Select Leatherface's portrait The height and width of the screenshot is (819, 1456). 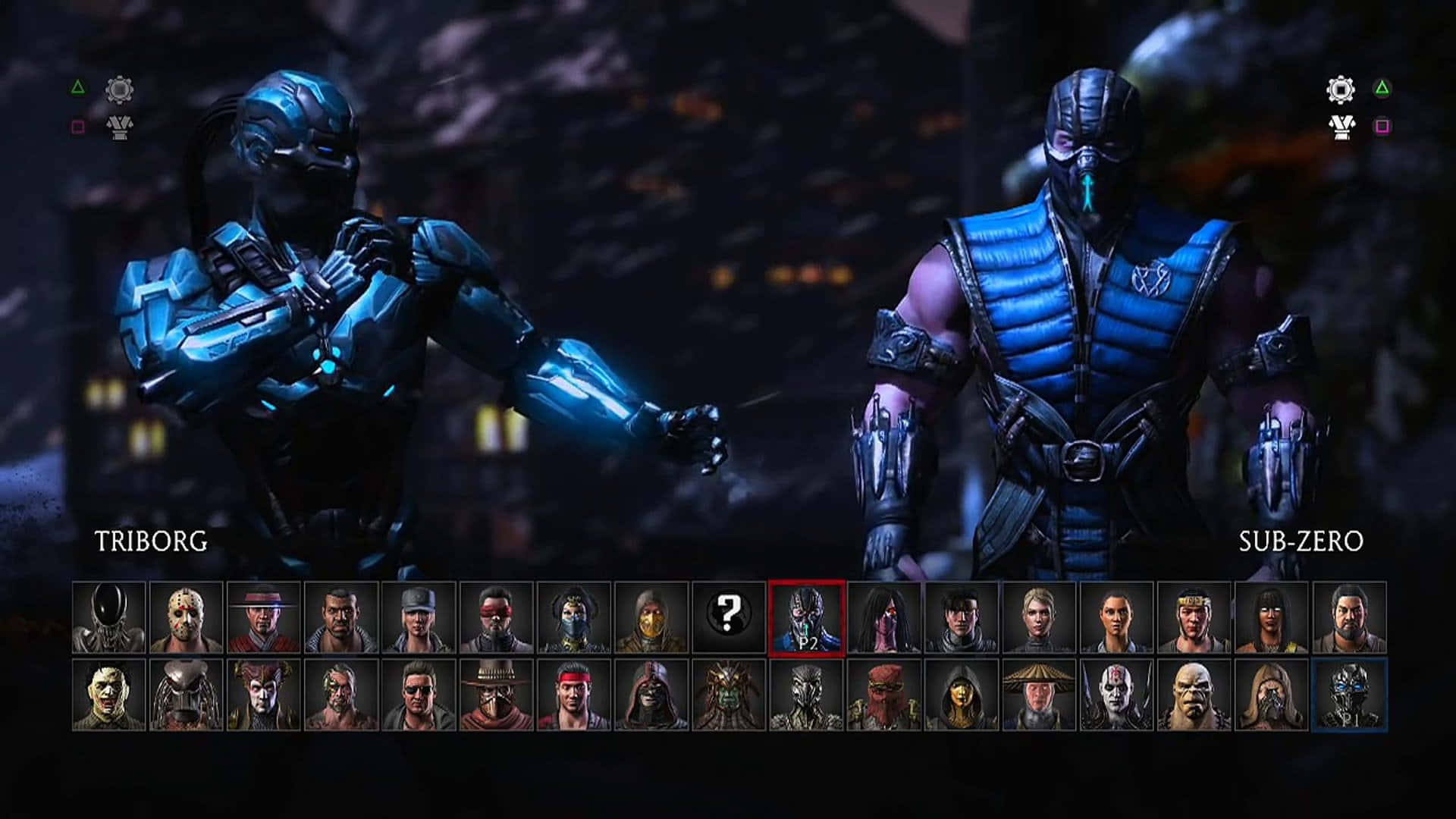109,695
